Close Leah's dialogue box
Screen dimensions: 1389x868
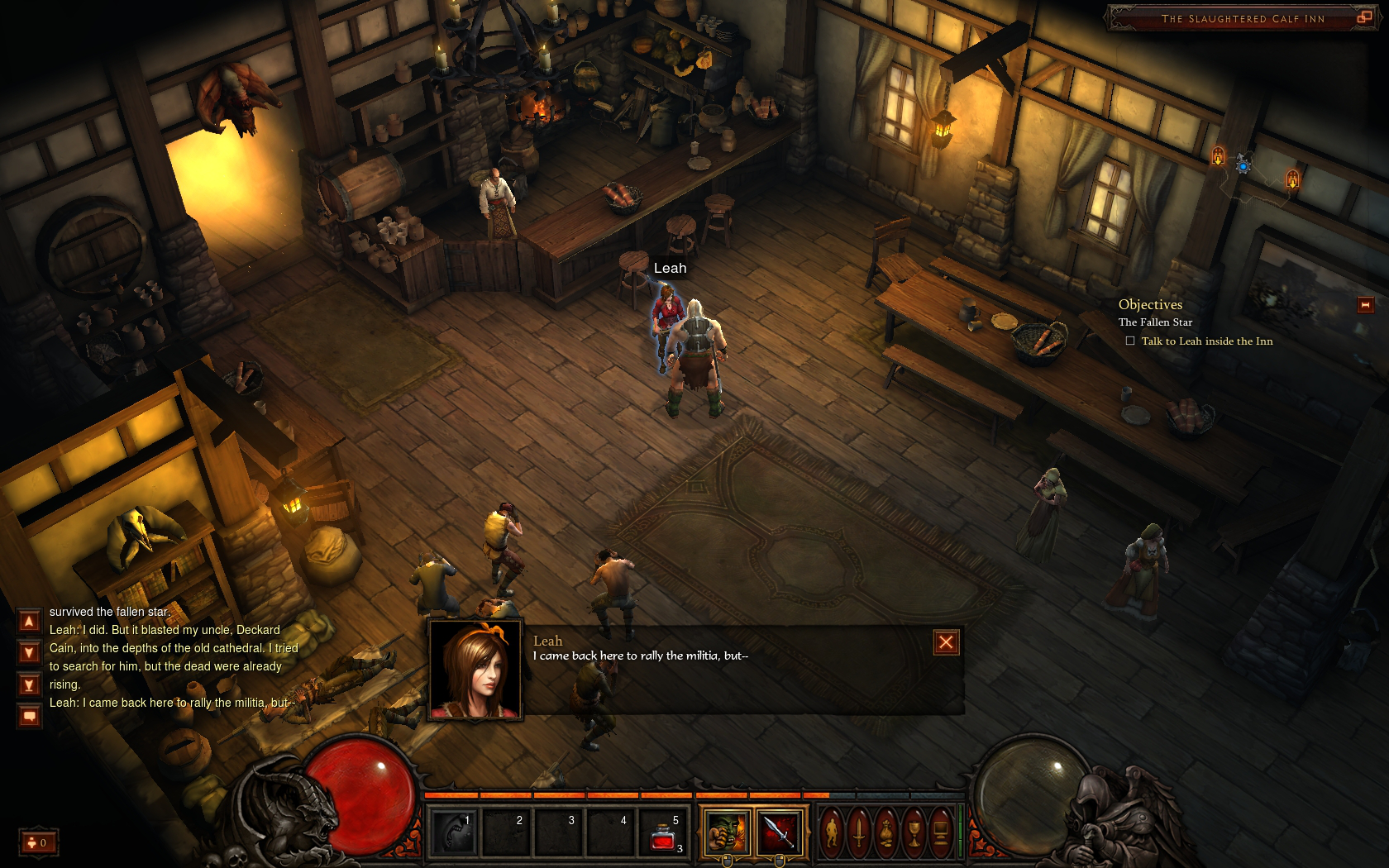tap(946, 642)
